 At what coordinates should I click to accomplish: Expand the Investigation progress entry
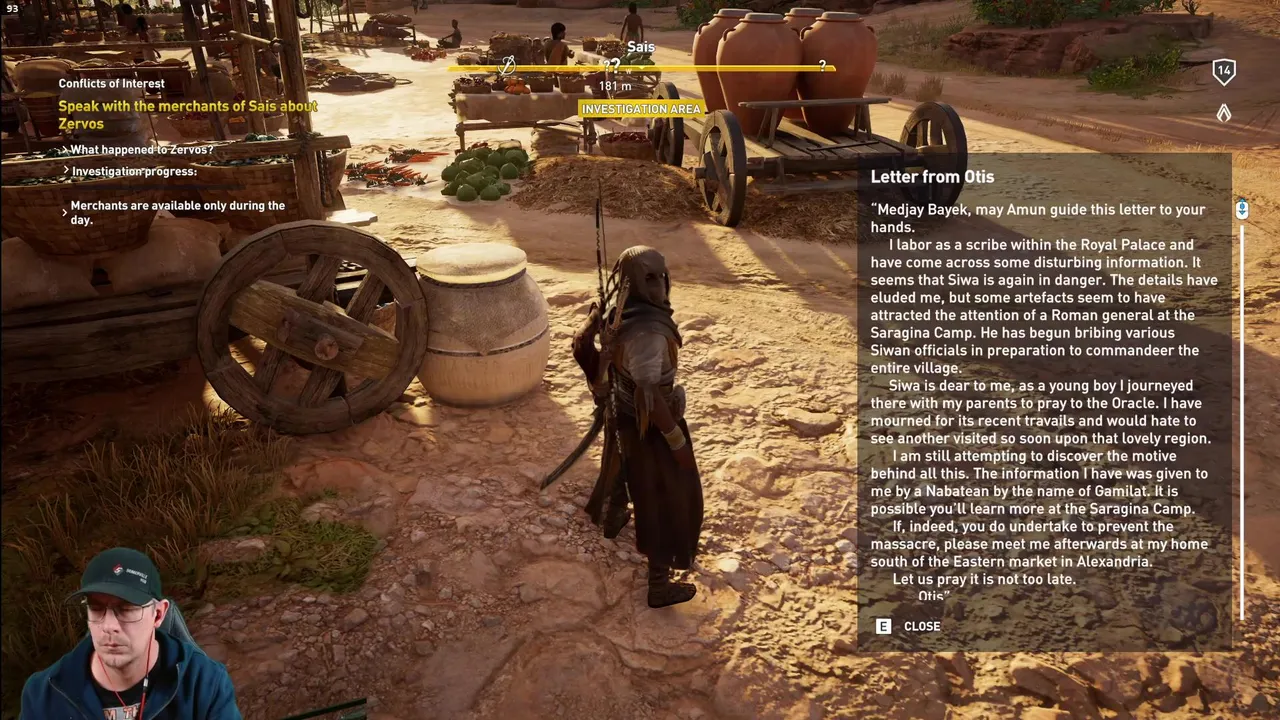[133, 172]
